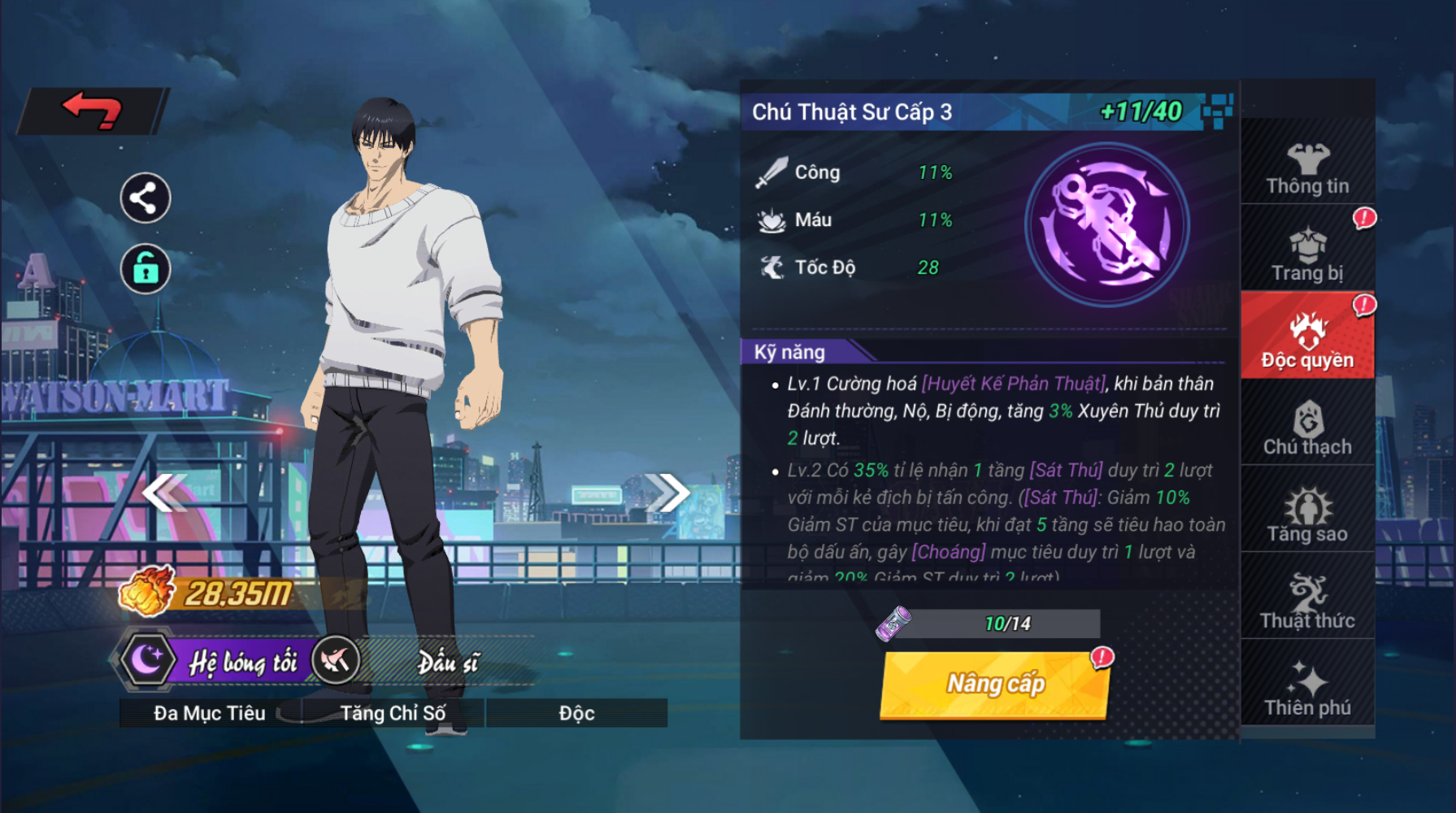Tap the purple anchor exclusive weapon emblem
This screenshot has height=813, width=1456.
(x=1107, y=225)
